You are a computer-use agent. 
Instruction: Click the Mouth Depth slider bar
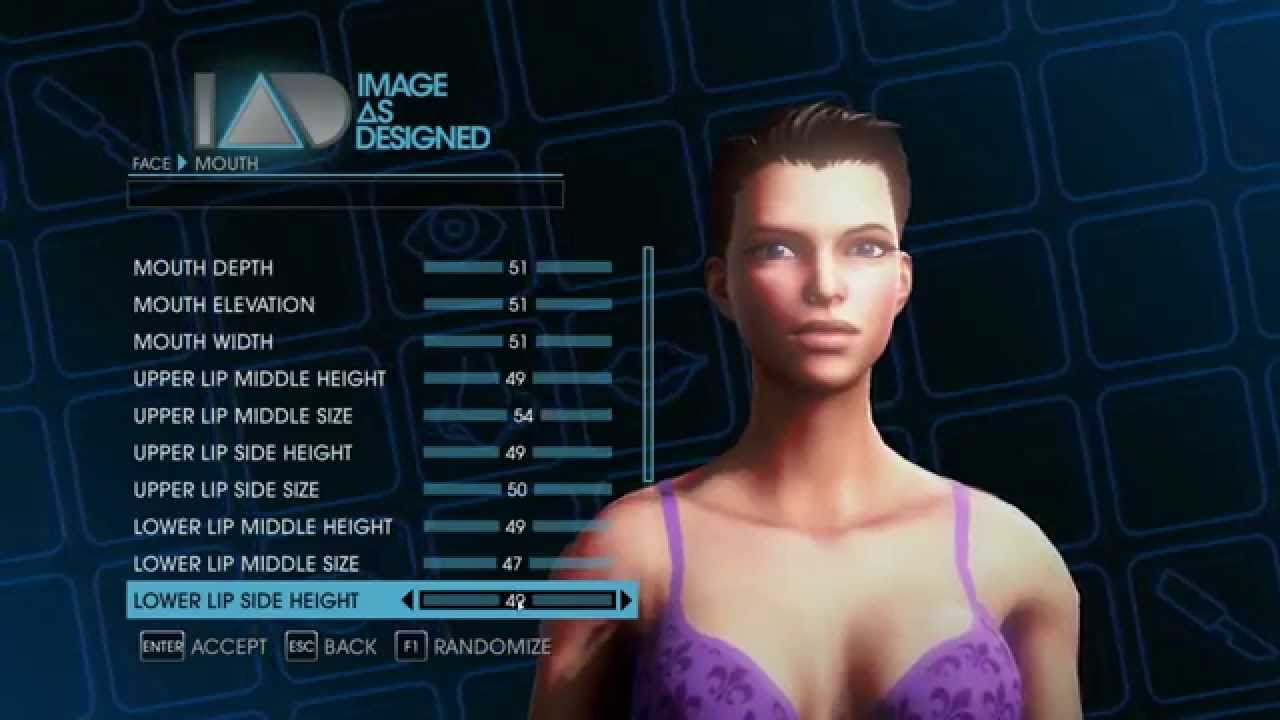click(x=517, y=268)
